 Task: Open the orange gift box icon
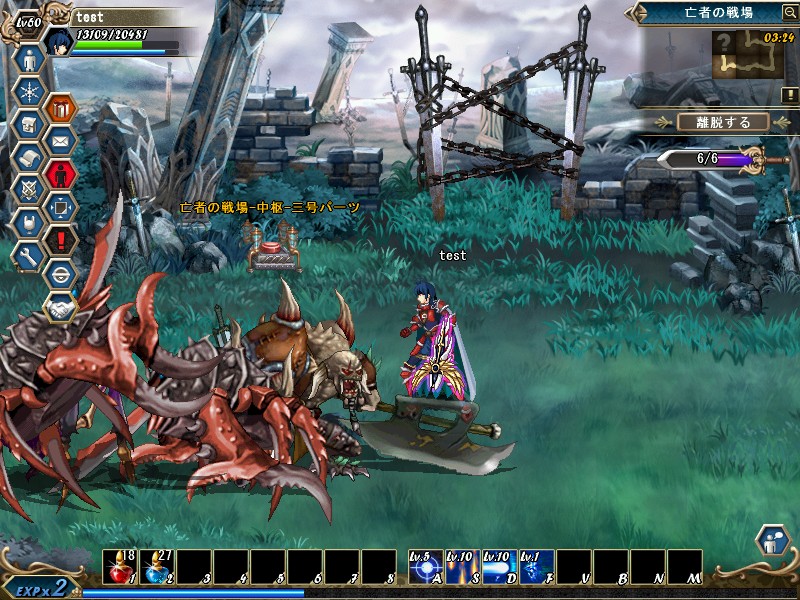pyautogui.click(x=61, y=108)
